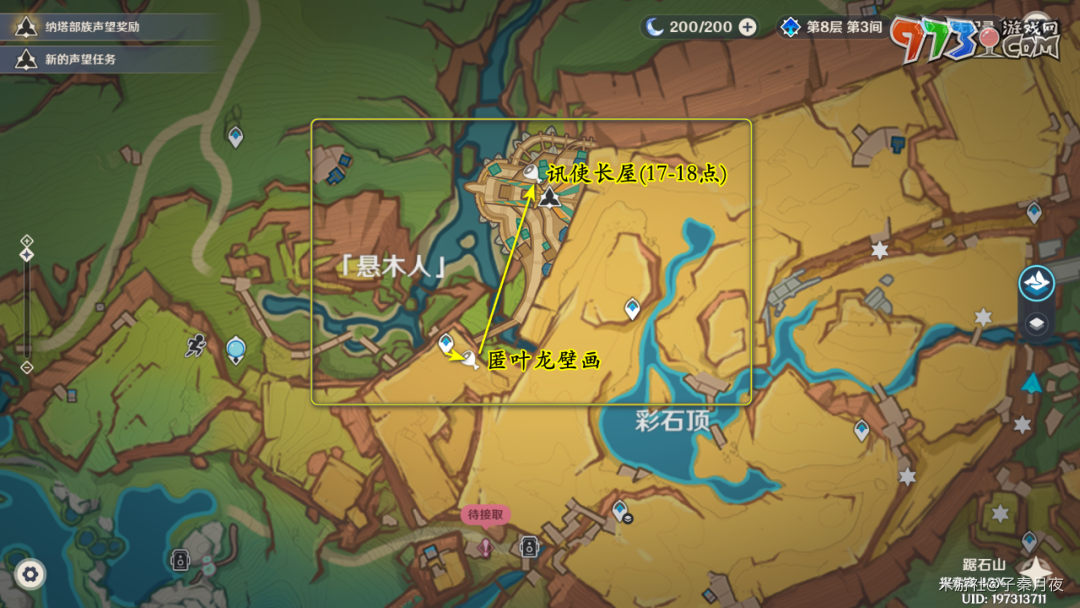Viewport: 1080px width, 608px height.
Task: Open map settings with the gear icon
Action: 30,574
